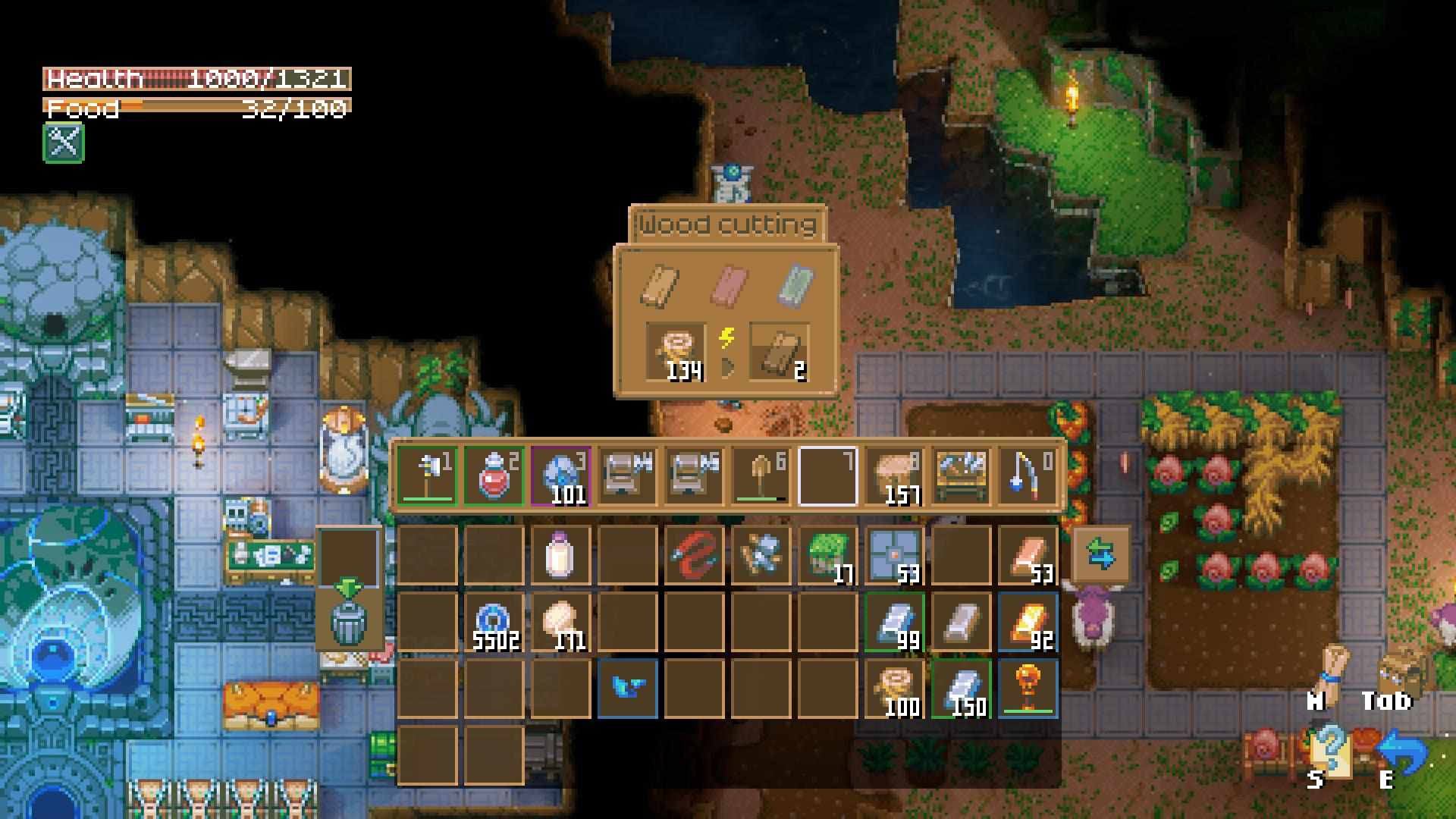Pick the pale green plank recipe

pyautogui.click(x=795, y=285)
